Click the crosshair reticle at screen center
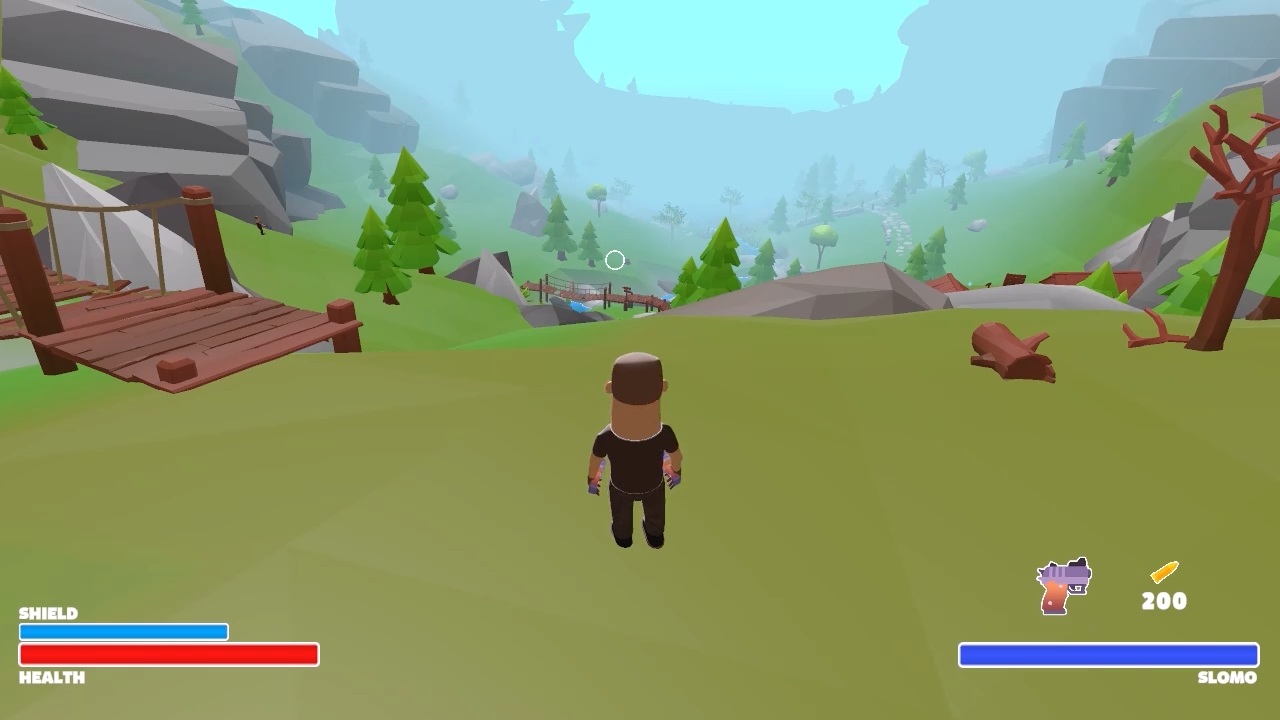1280x720 pixels. tap(614, 260)
